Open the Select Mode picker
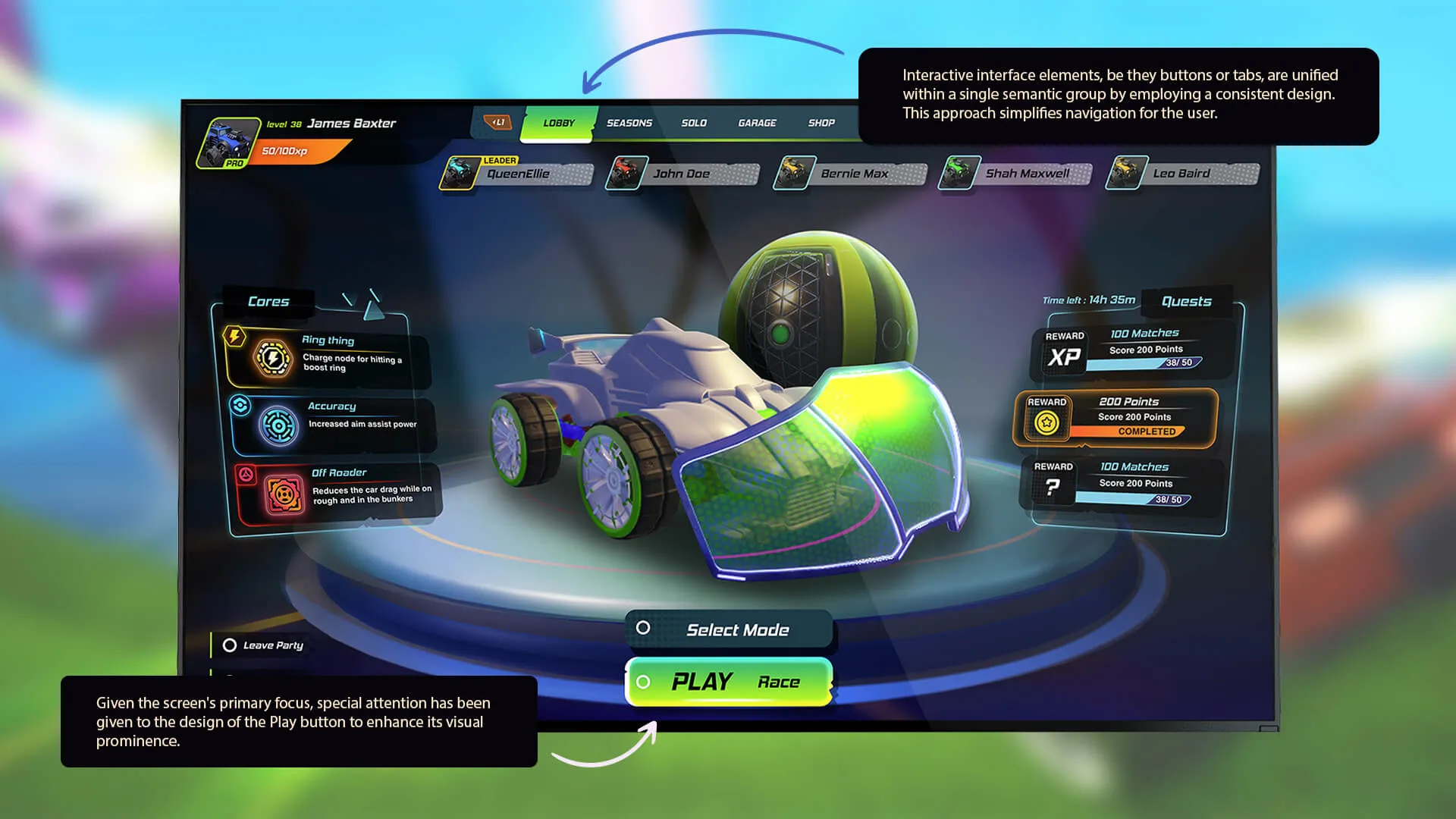 pos(738,629)
